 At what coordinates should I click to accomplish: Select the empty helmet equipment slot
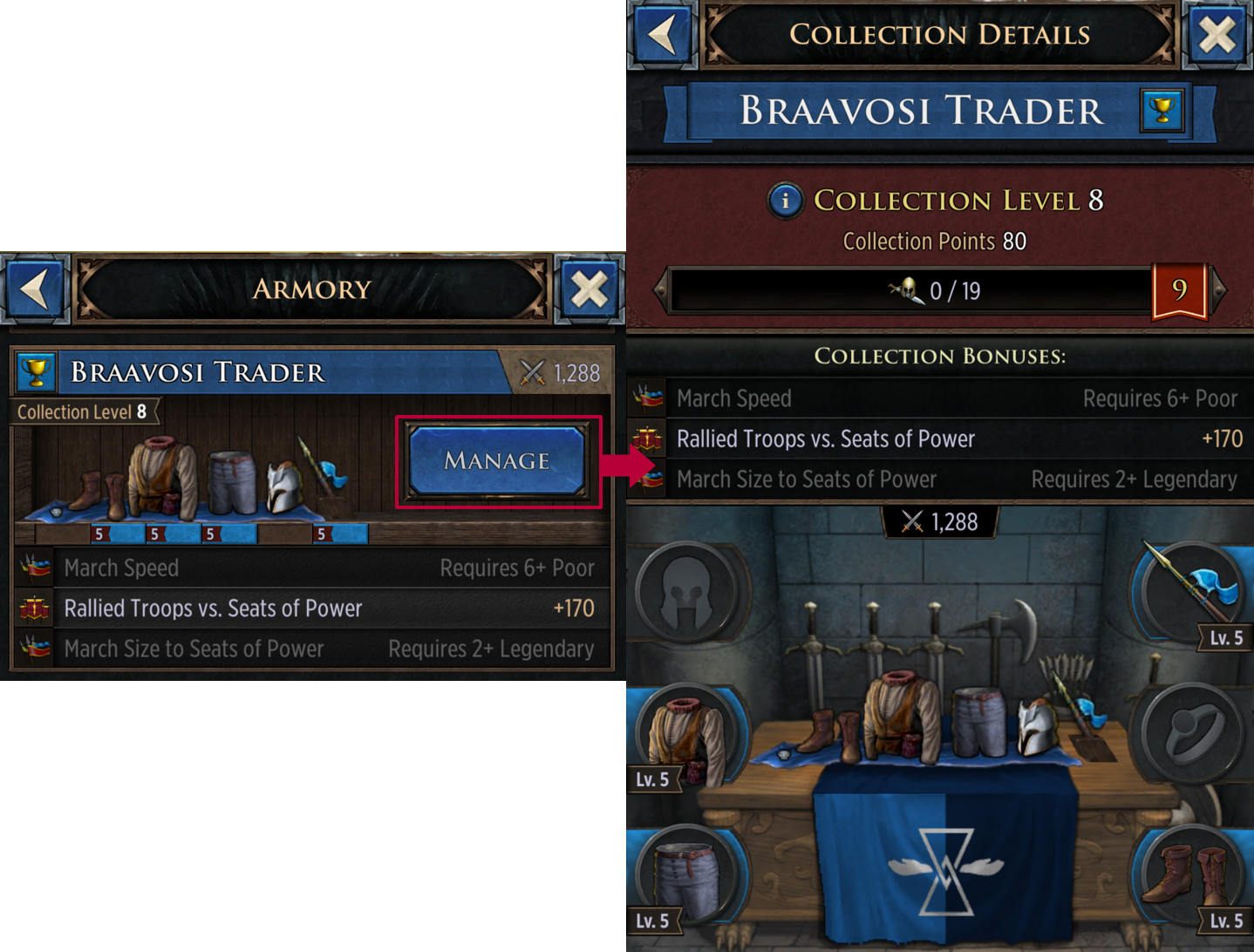[x=685, y=591]
